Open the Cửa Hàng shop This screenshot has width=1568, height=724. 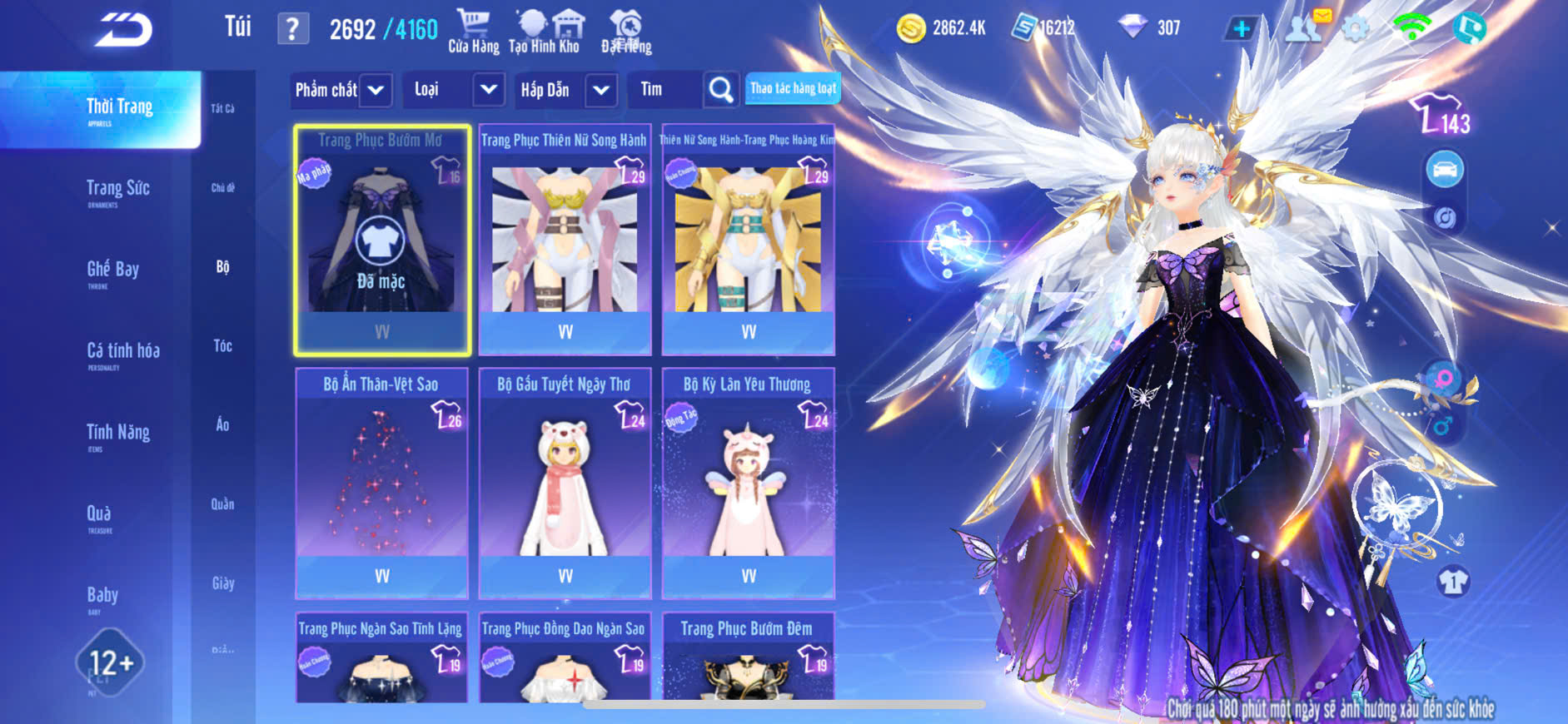click(473, 32)
